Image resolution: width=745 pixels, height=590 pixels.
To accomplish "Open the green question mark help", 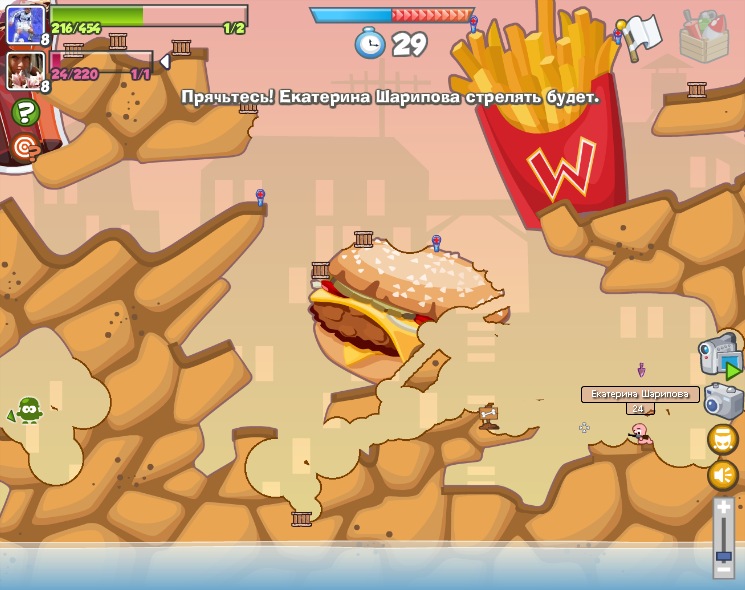I will [x=26, y=112].
